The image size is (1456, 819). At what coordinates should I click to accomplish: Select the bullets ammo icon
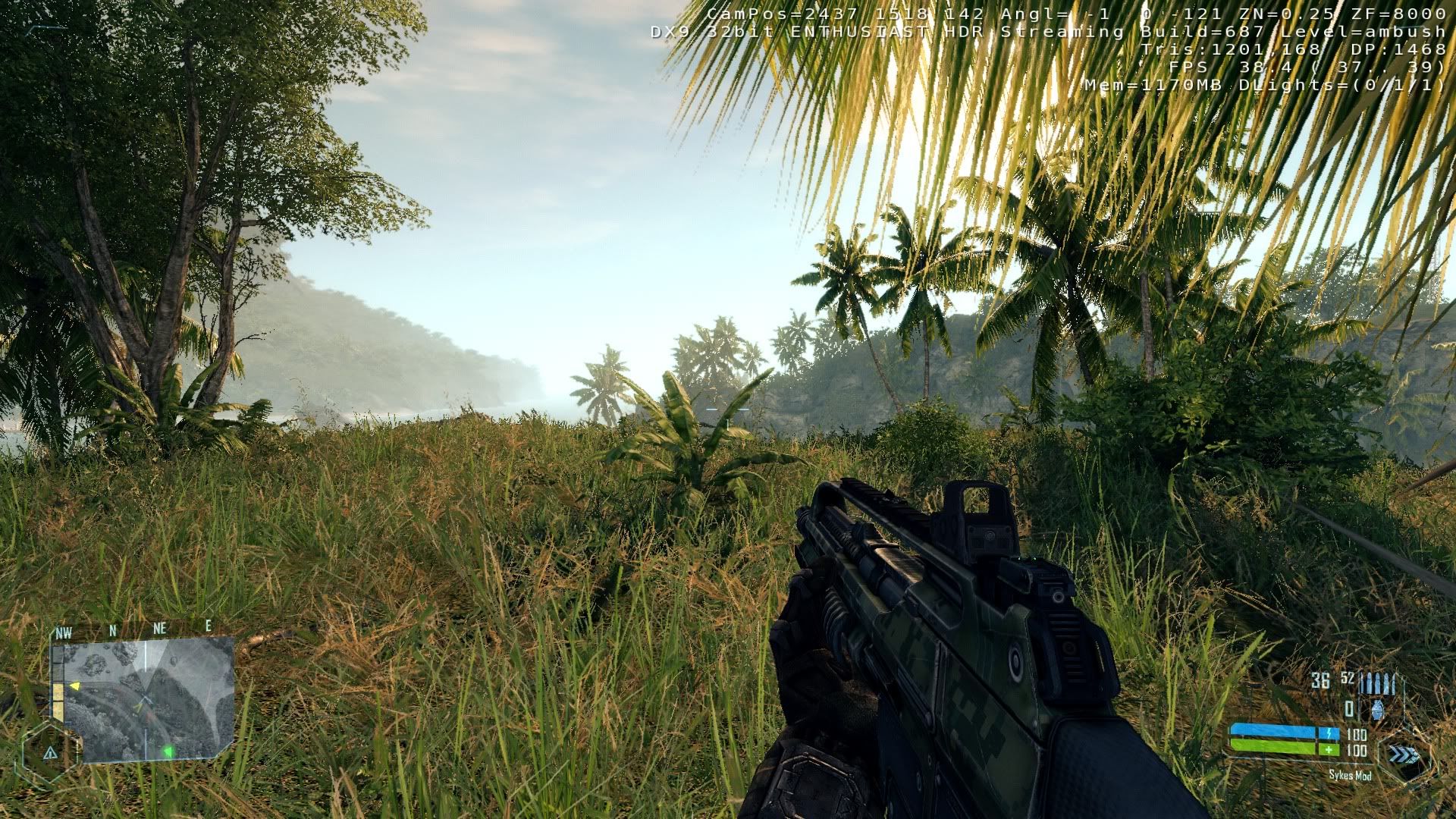(x=1377, y=682)
